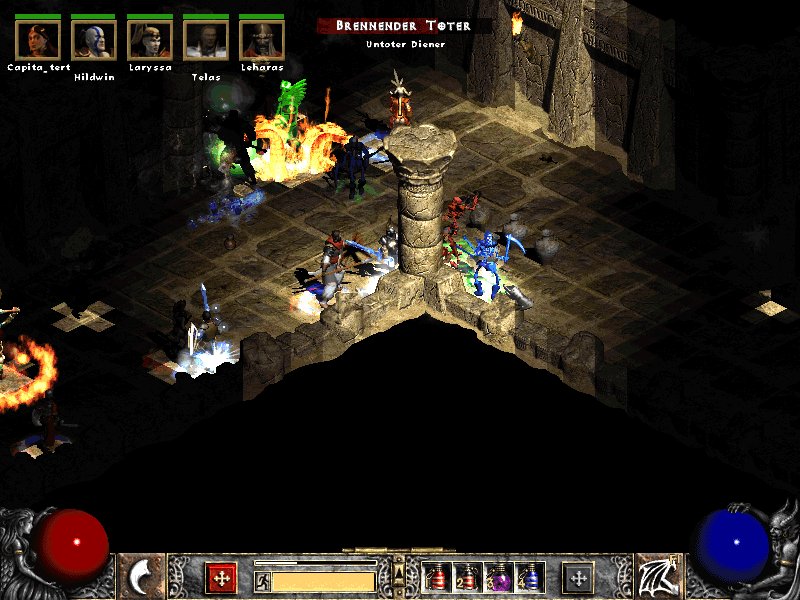Select Hildwin's party portrait

[94, 39]
